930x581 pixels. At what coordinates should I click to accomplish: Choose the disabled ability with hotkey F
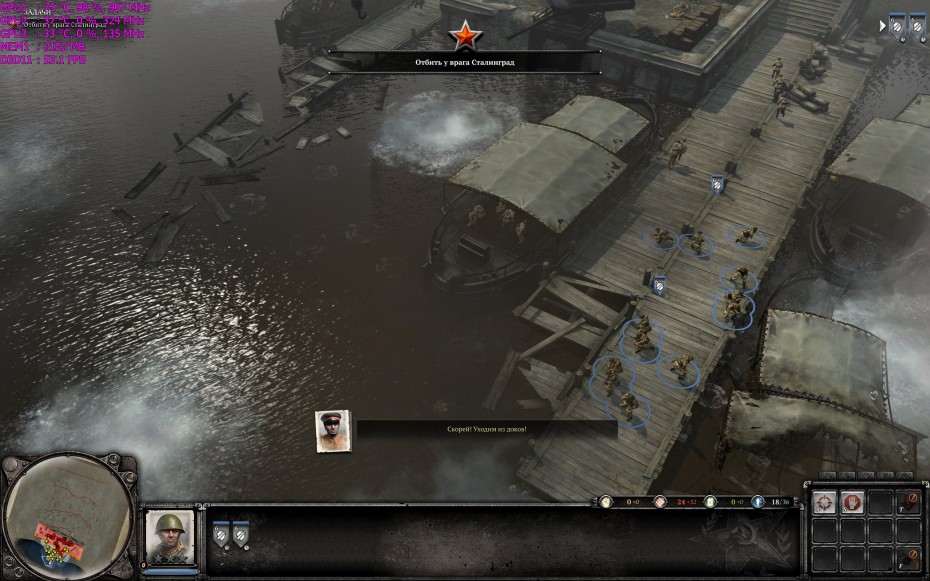908,558
